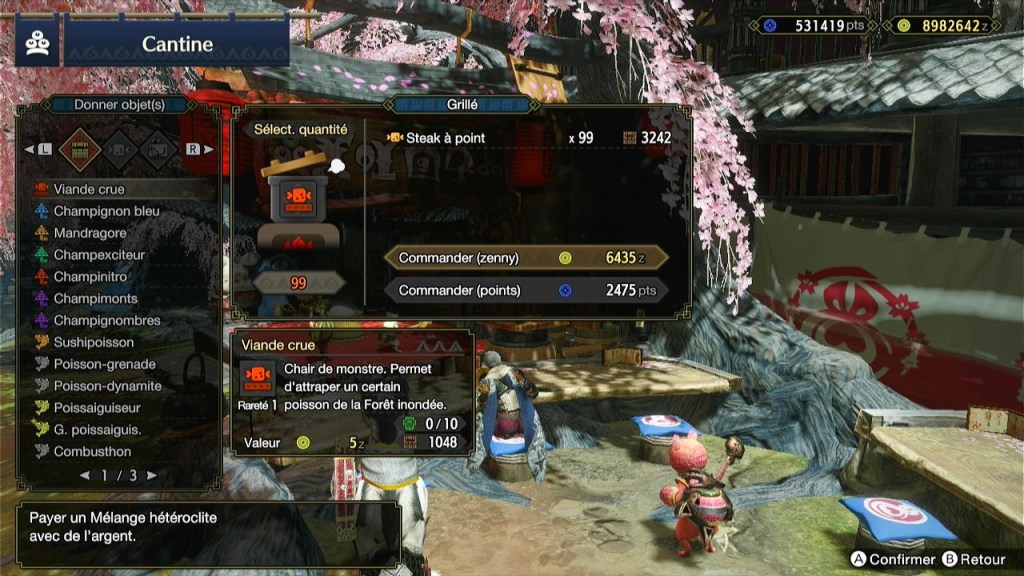Open the second item category tab
Image resolution: width=1024 pixels, height=576 pixels.
coord(119,149)
